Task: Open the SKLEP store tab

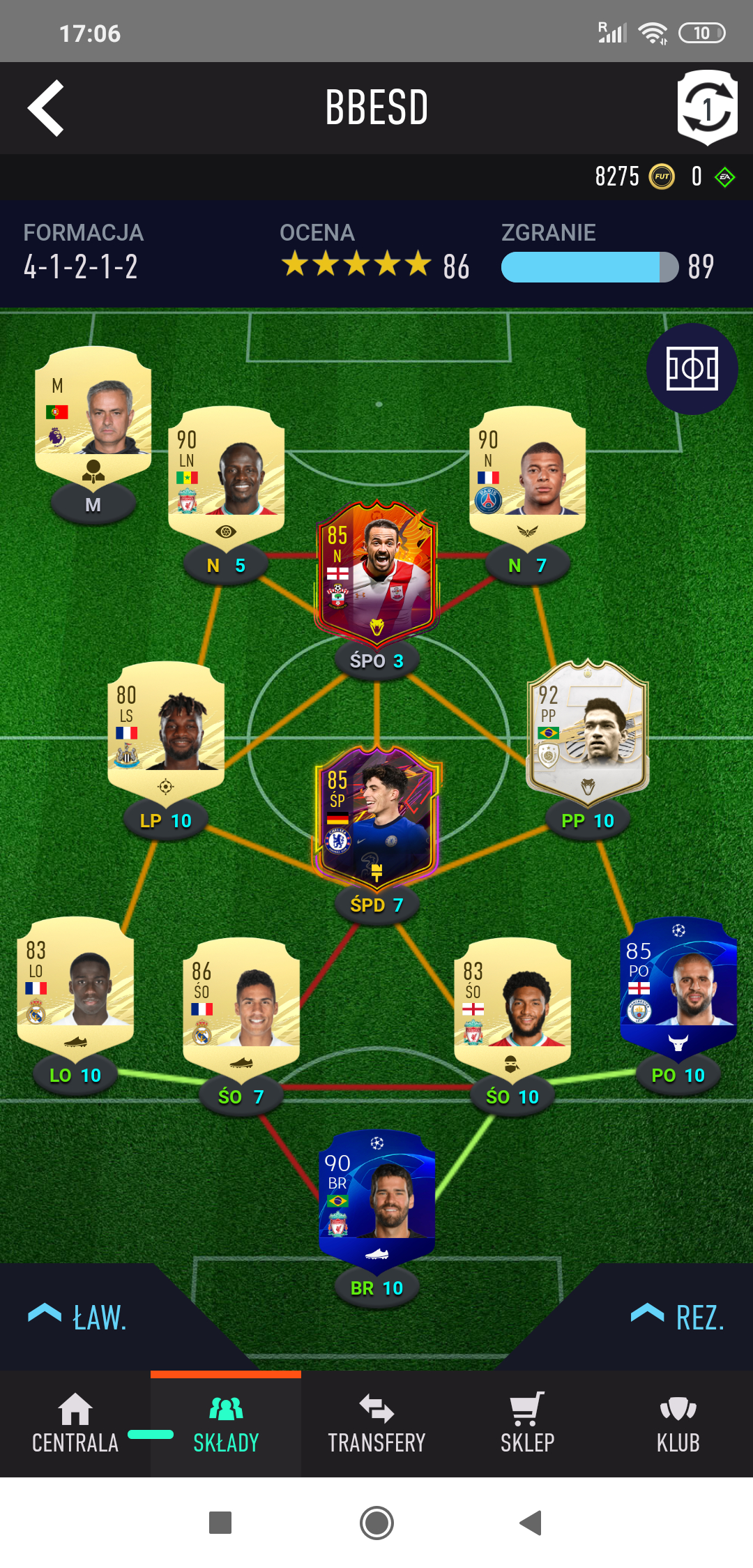Action: [527, 1424]
